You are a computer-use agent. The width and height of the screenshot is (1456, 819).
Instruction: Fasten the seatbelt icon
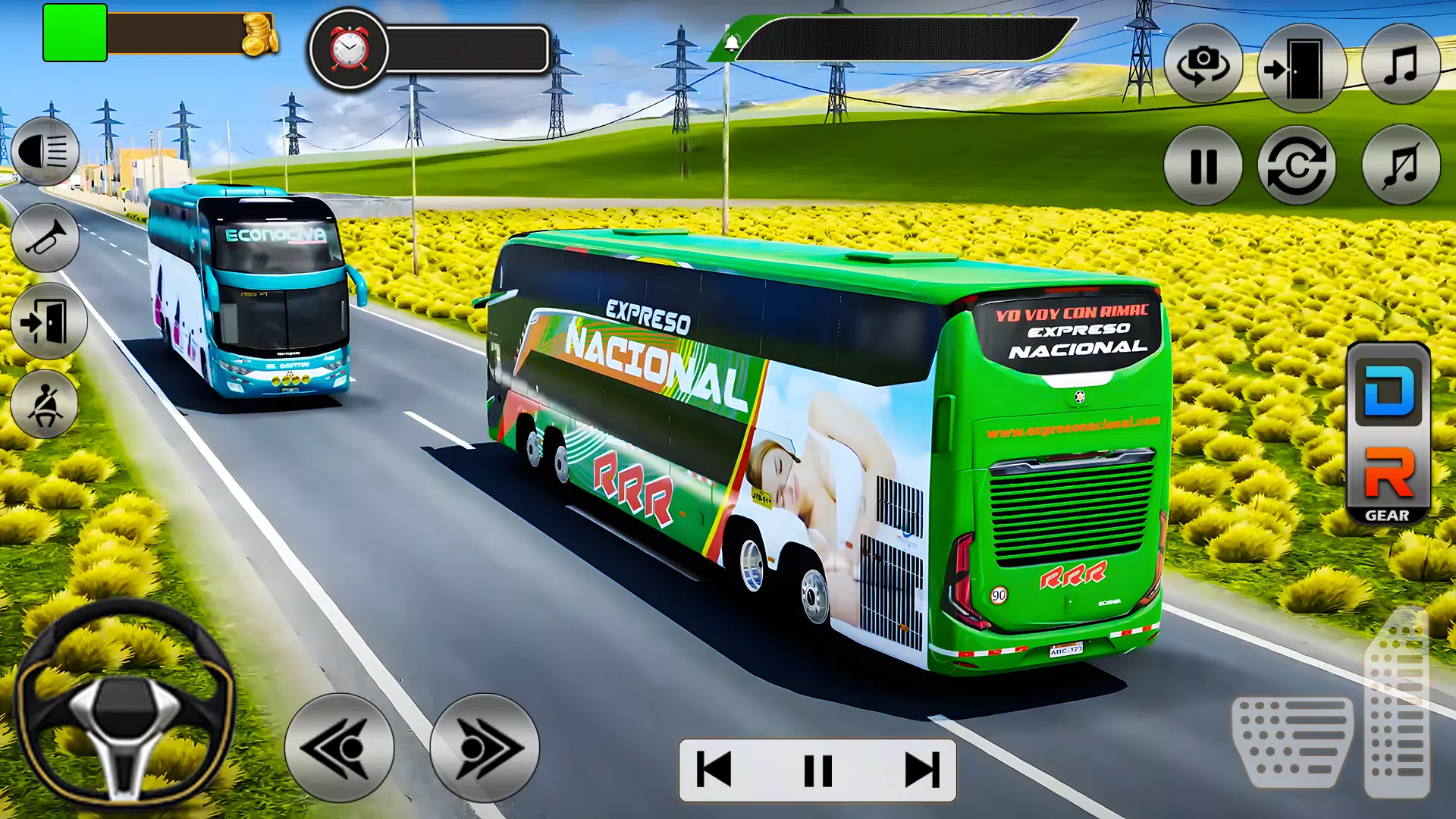tap(44, 407)
